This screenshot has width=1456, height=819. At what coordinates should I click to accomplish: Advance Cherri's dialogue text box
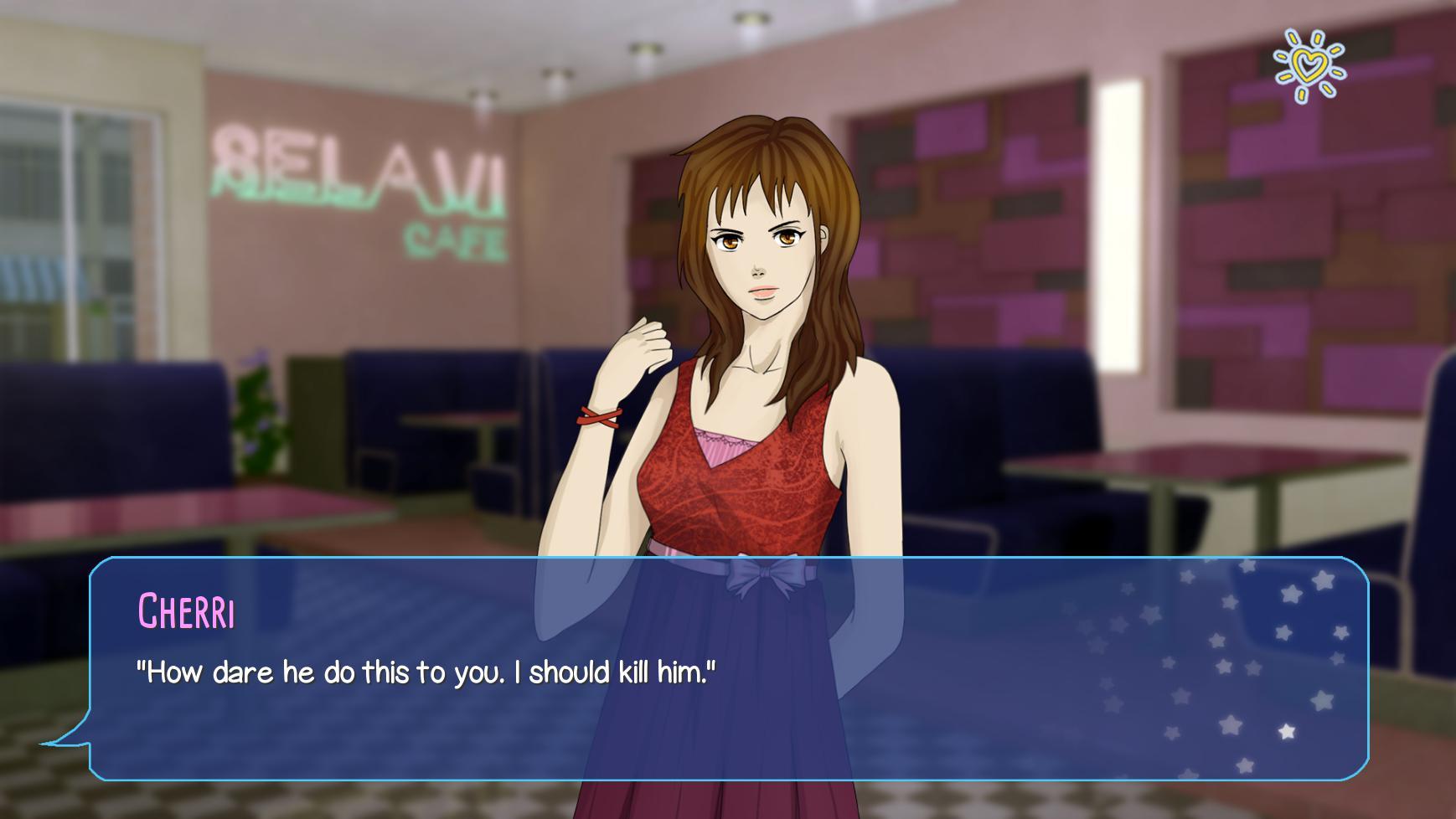pos(727,668)
